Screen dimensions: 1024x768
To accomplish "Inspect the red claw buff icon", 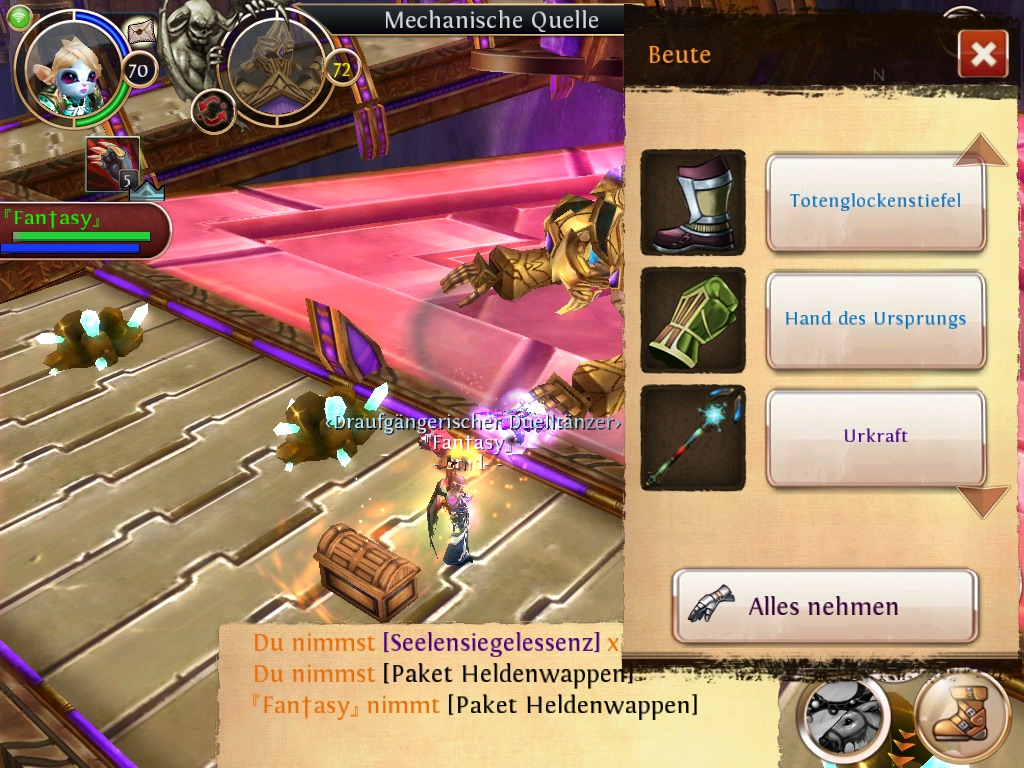I will (x=112, y=164).
